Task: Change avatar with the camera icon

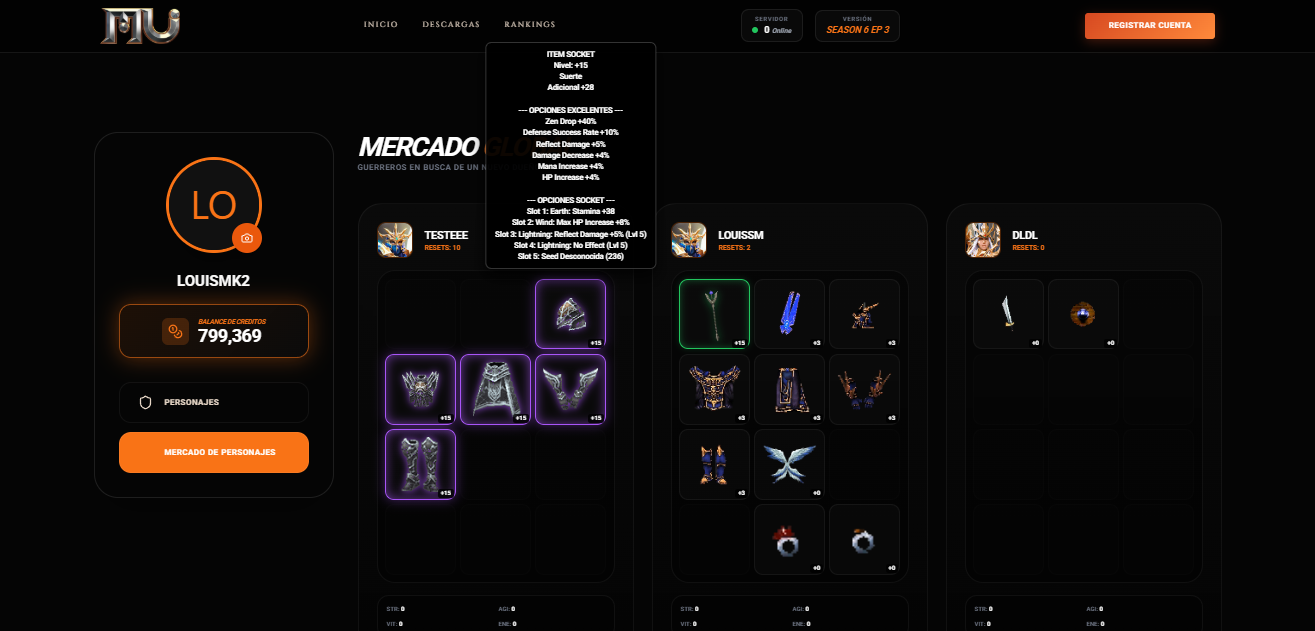Action: click(x=246, y=238)
